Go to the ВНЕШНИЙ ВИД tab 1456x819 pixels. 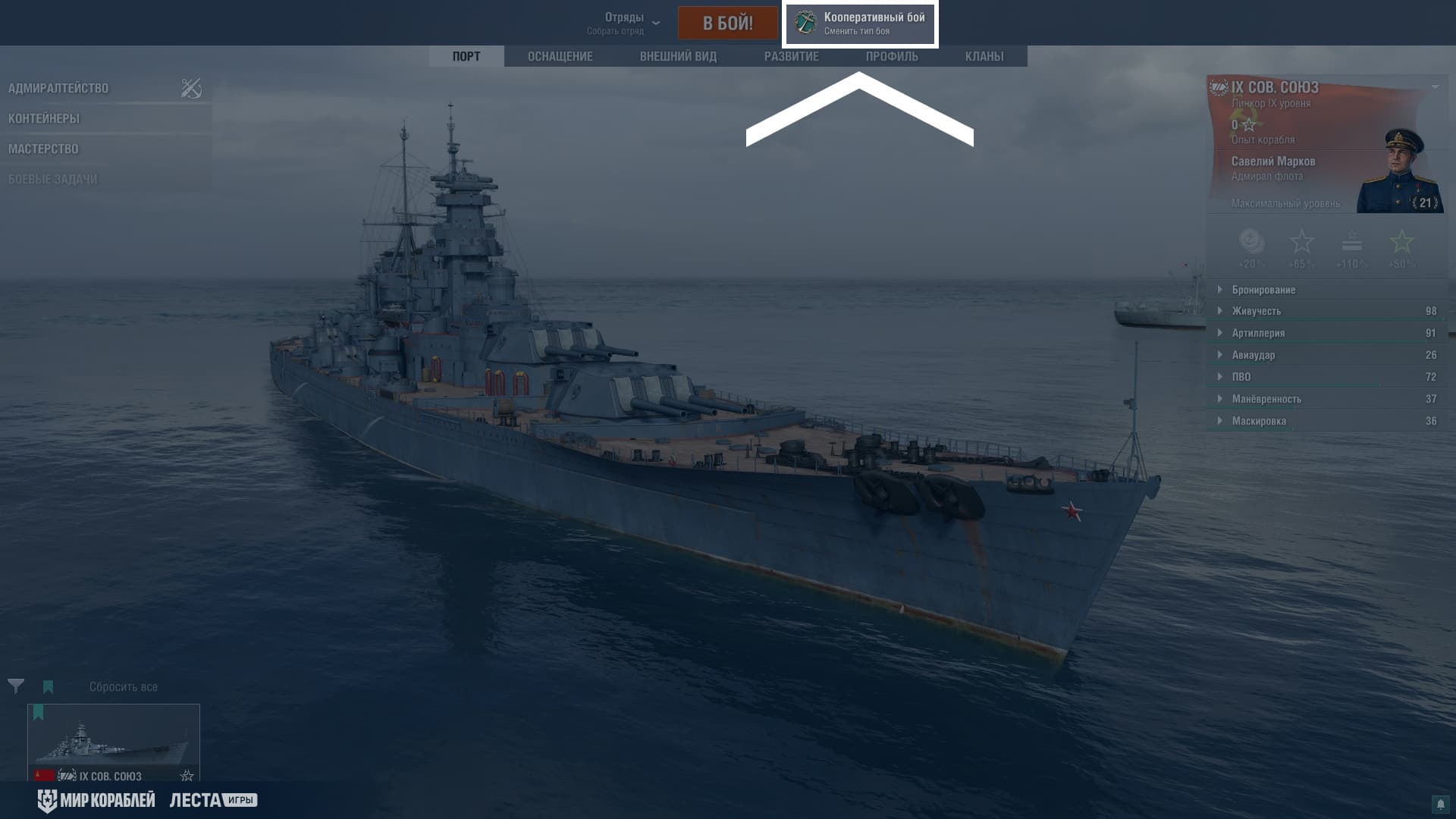click(x=678, y=56)
